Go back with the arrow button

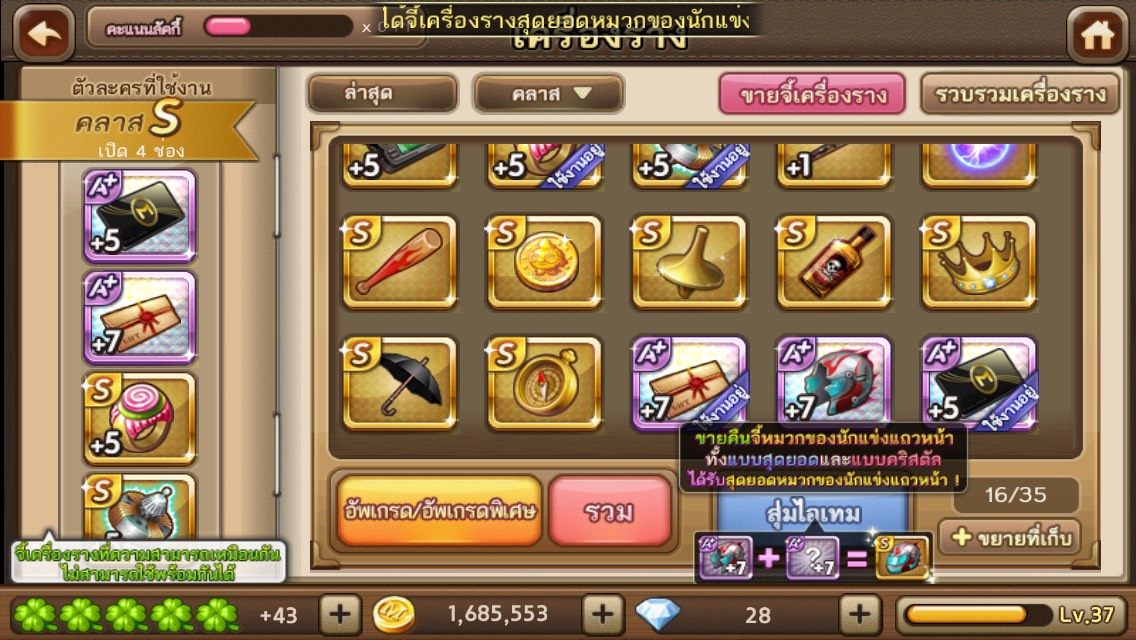(44, 33)
